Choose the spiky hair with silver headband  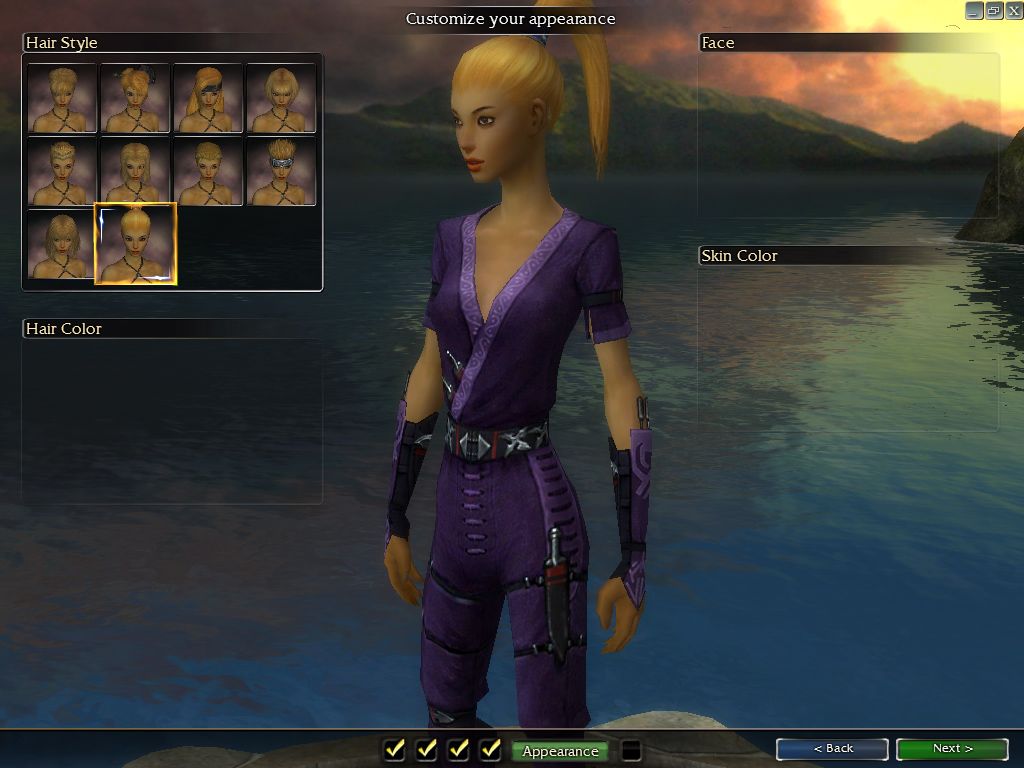click(281, 171)
